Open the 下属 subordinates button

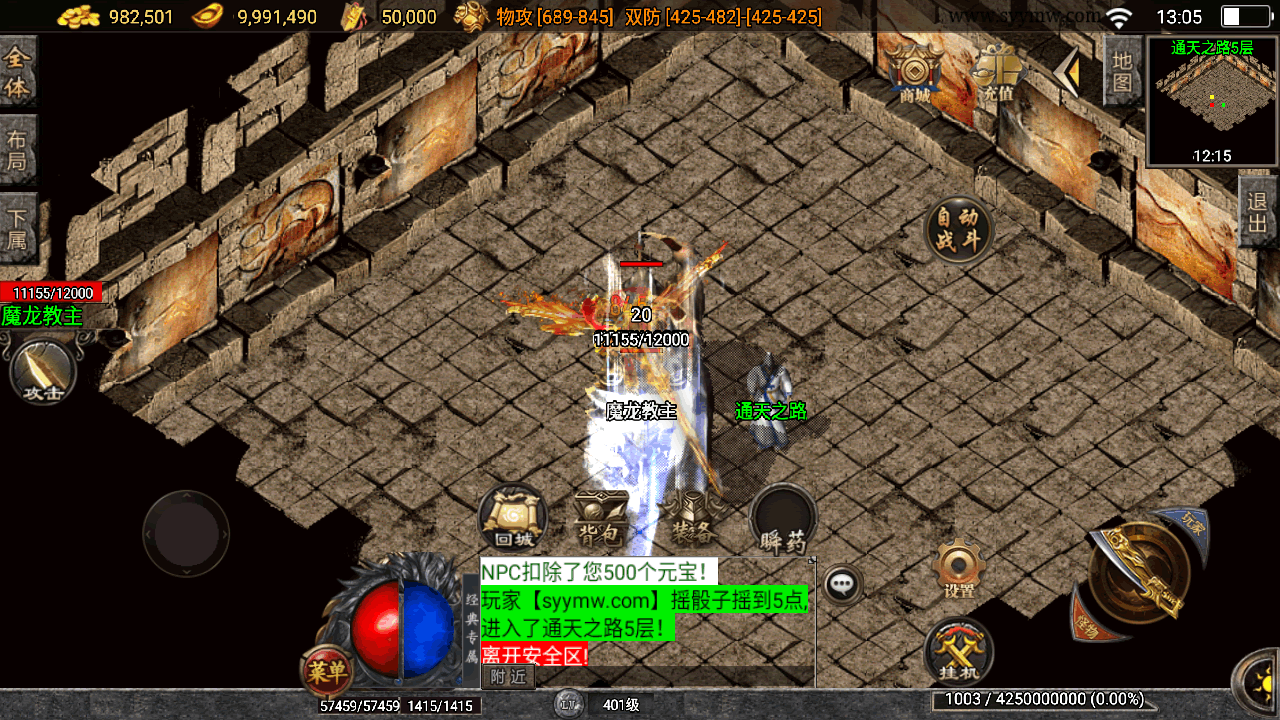click(x=18, y=228)
